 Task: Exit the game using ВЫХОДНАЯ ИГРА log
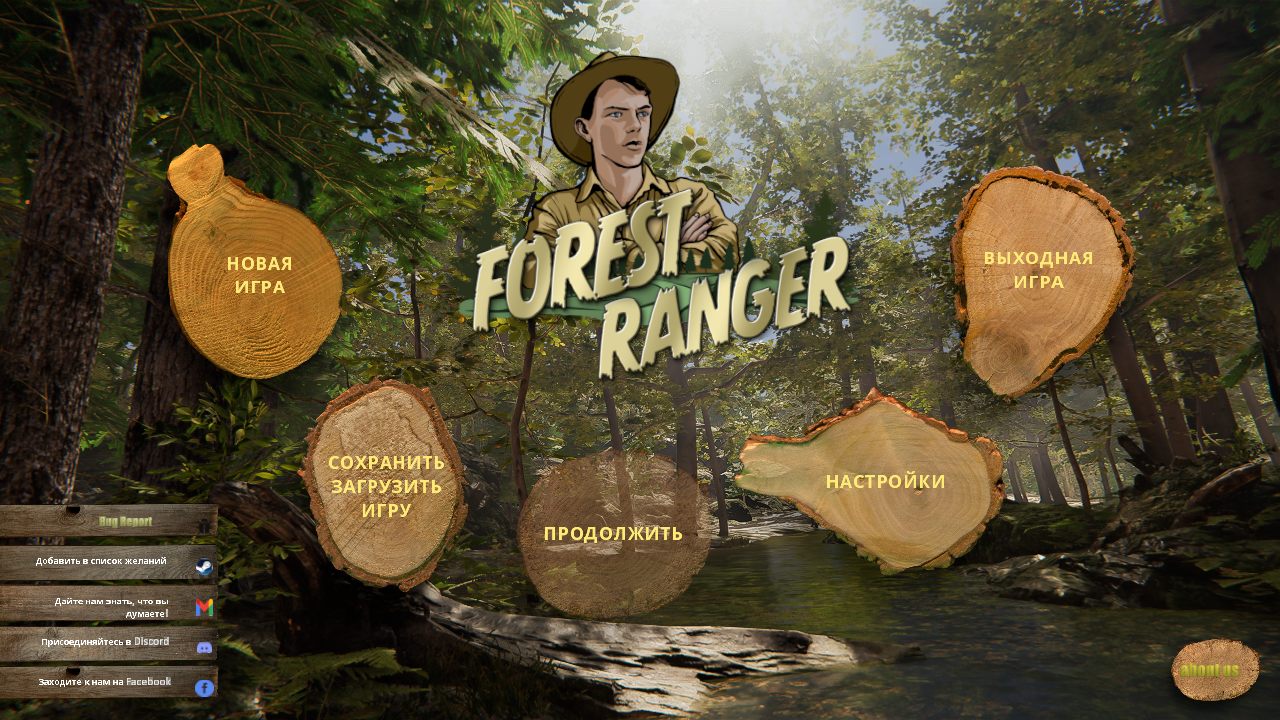coord(1036,268)
